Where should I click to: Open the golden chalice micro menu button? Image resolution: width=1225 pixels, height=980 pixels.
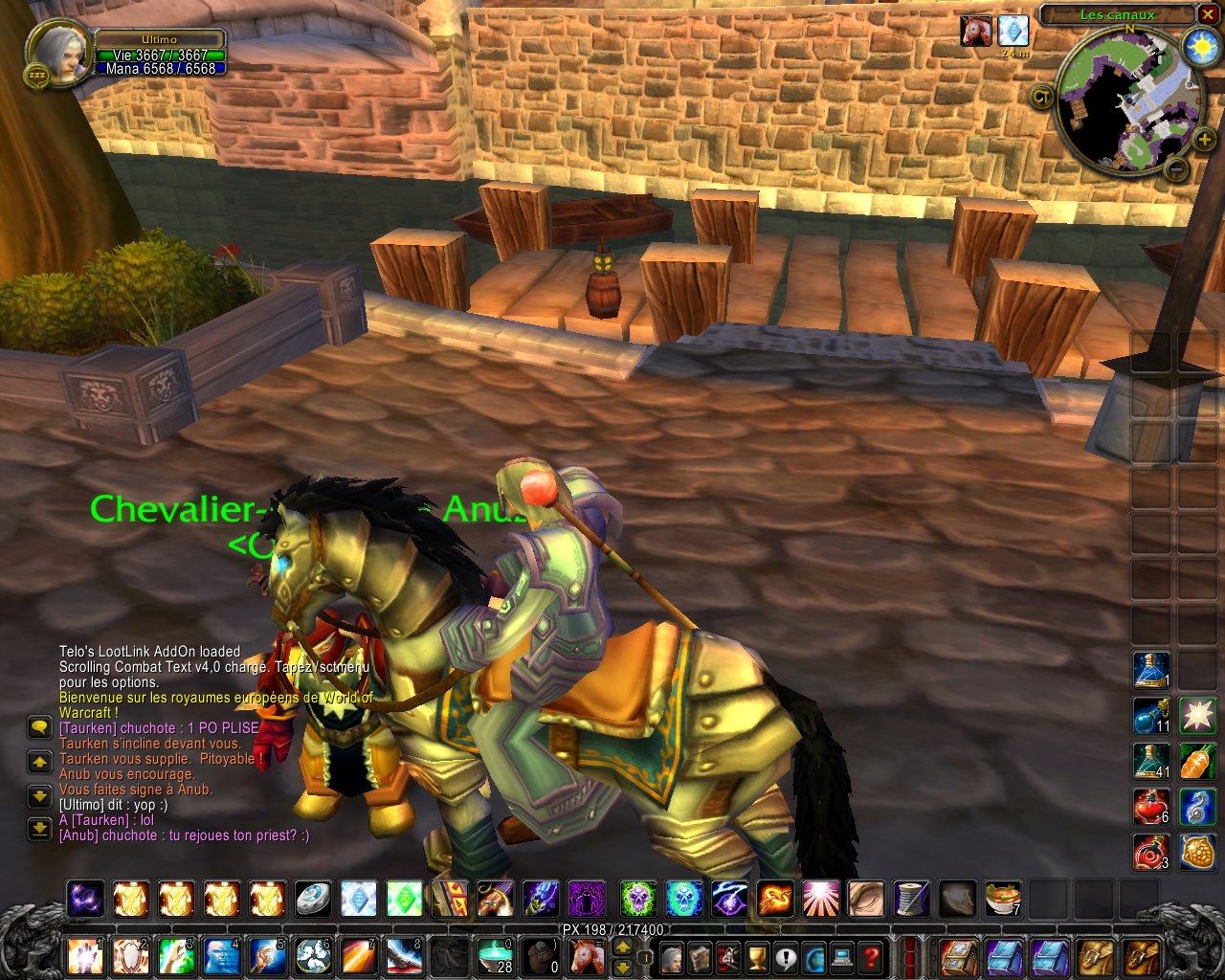click(757, 955)
